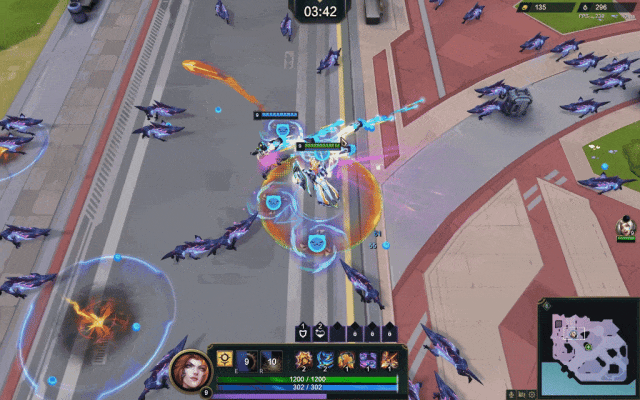Choose the purple augment icon
Image resolution: width=640 pixels, height=400 pixels.
click(x=367, y=359)
